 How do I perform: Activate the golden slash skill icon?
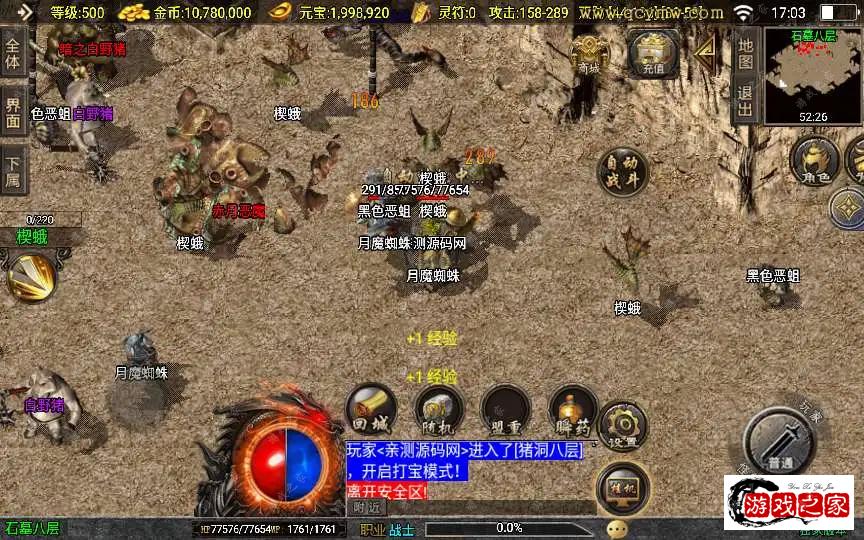[30, 277]
